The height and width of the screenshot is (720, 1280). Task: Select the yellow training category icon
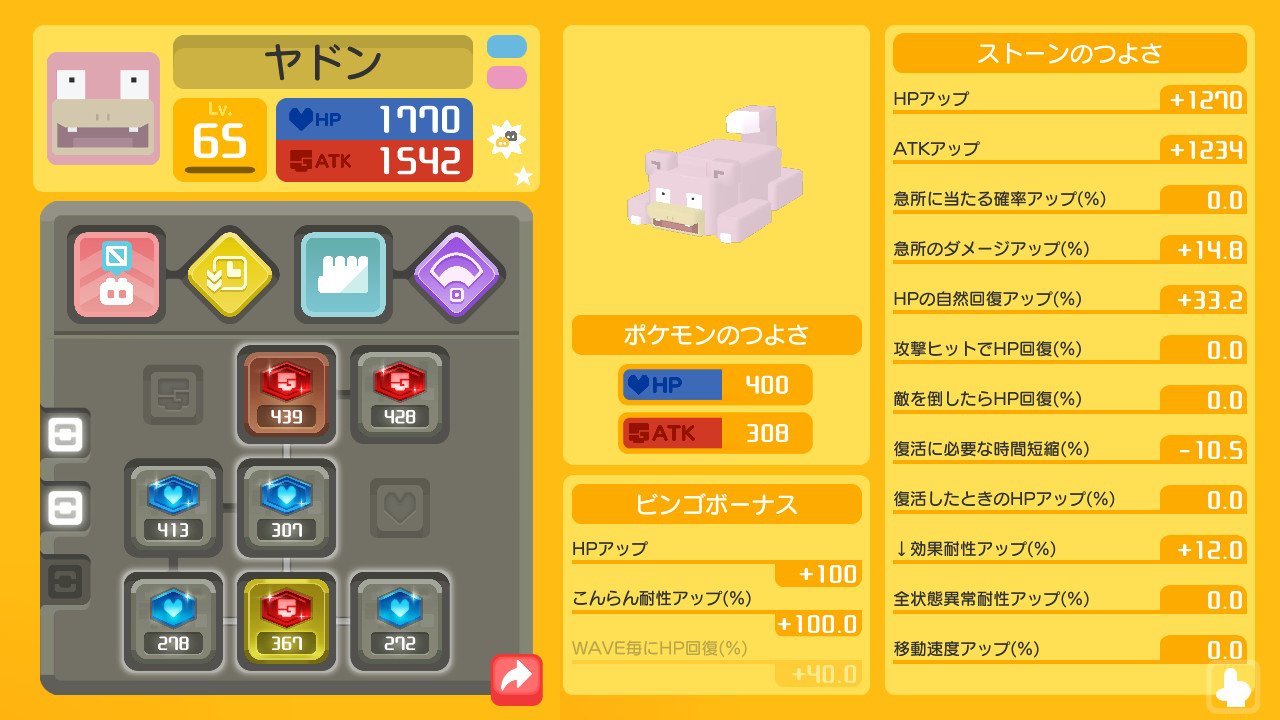pyautogui.click(x=229, y=272)
